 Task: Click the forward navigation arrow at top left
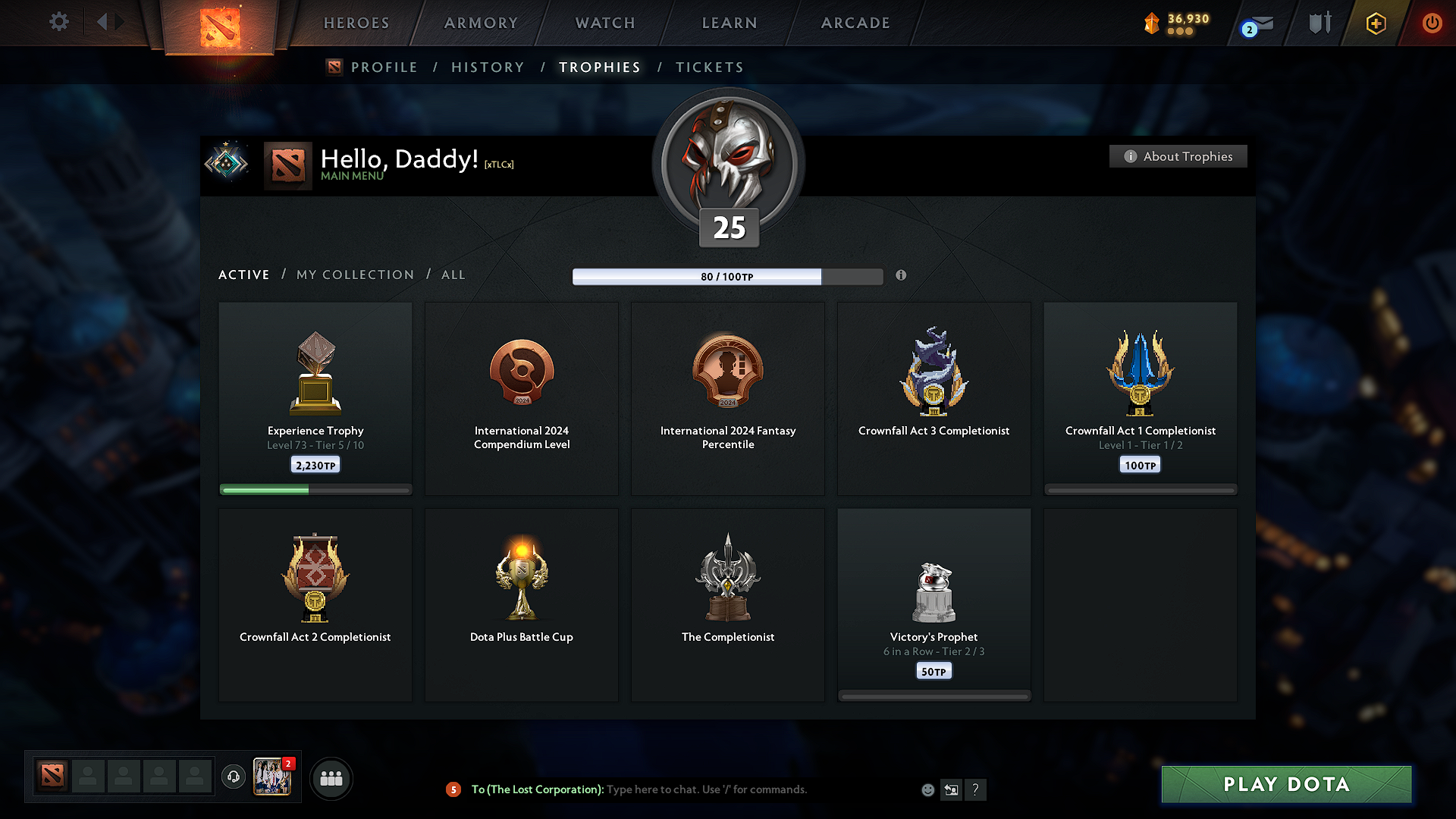coord(118,22)
